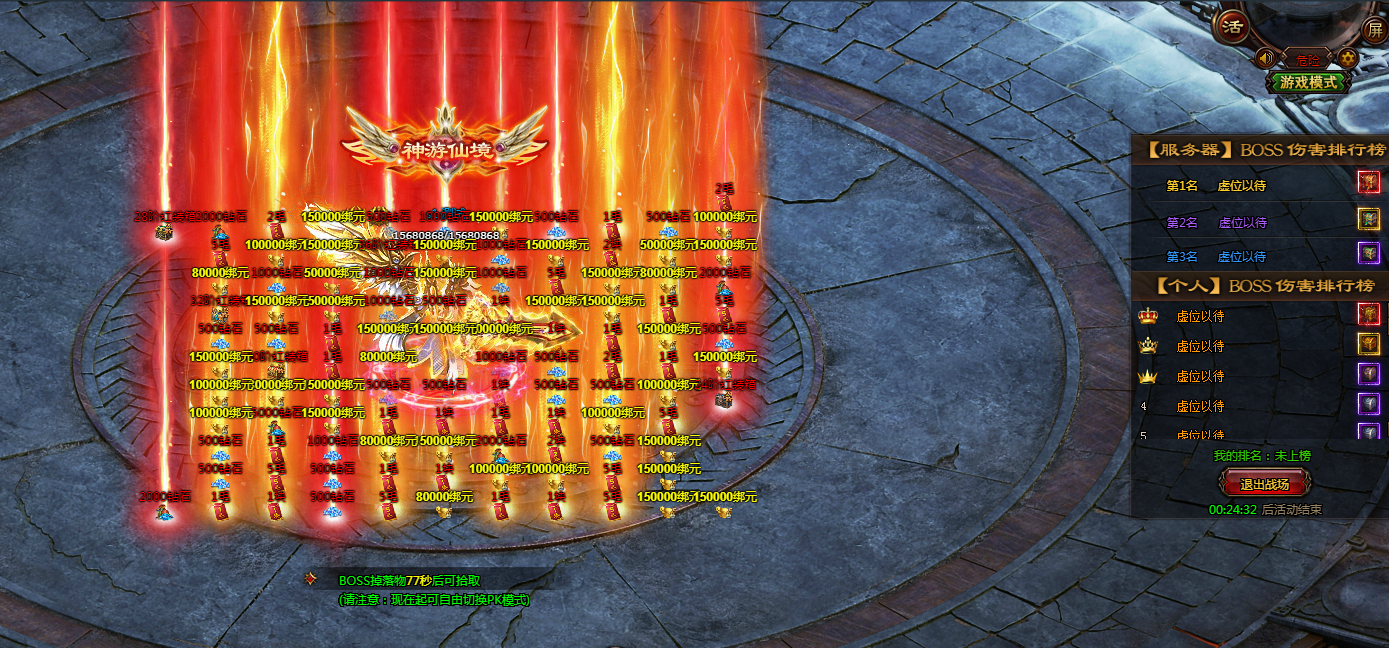Screen dimensions: 1389x648
Task: Open the personal rank 4 reward chest
Action: coord(1368,405)
